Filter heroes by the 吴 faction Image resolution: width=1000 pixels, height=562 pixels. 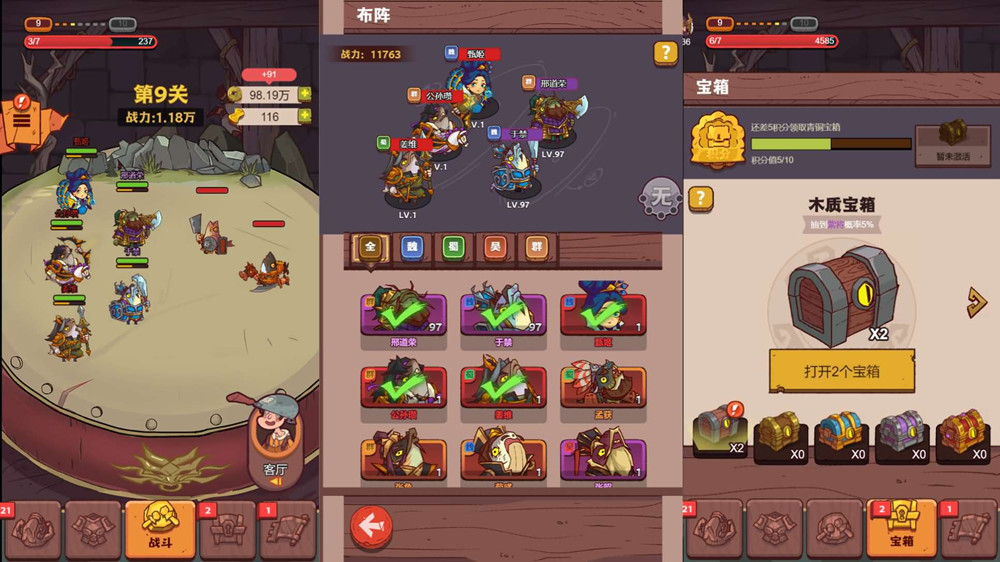click(x=496, y=247)
